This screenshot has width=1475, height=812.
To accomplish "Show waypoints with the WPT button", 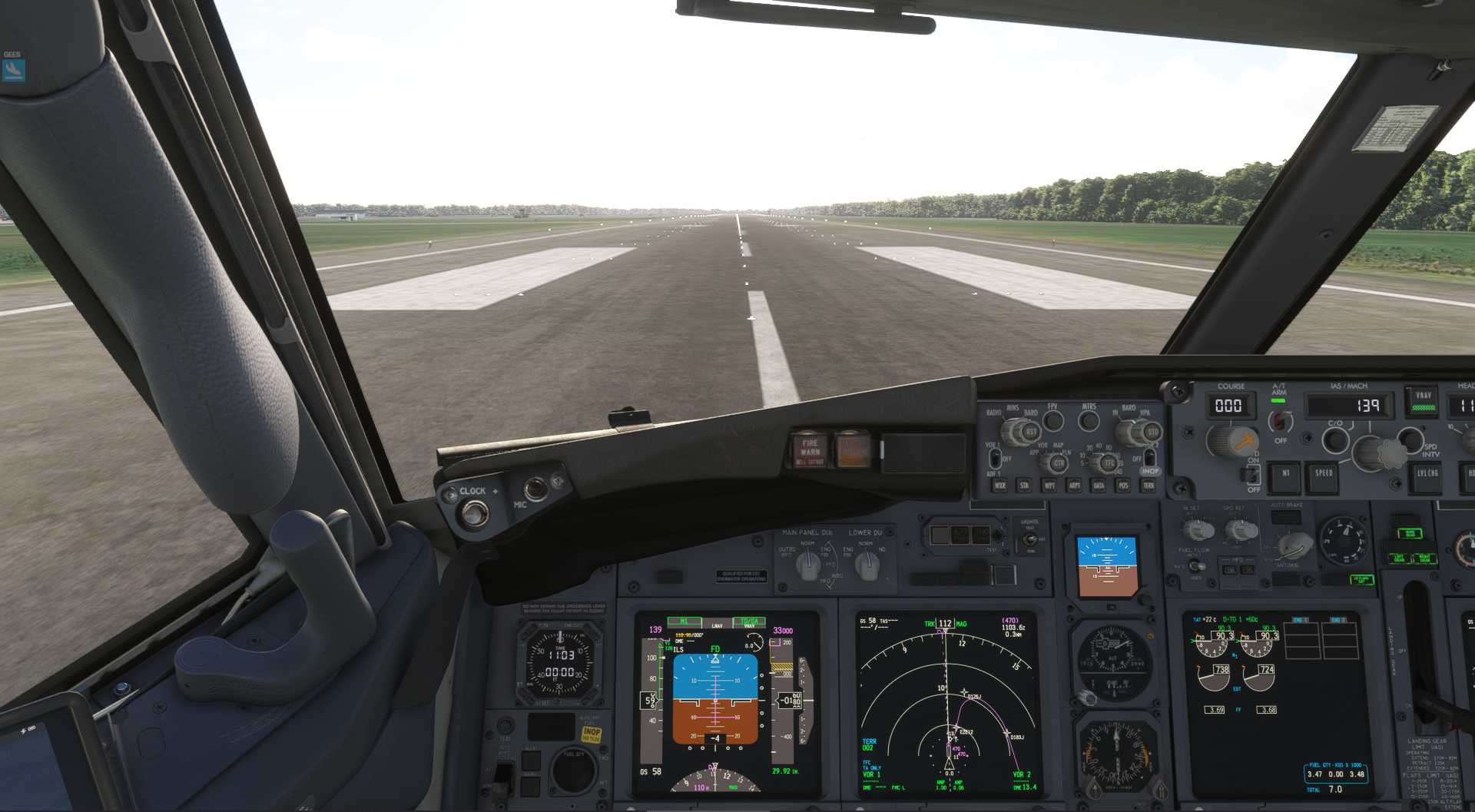I will click(1049, 486).
